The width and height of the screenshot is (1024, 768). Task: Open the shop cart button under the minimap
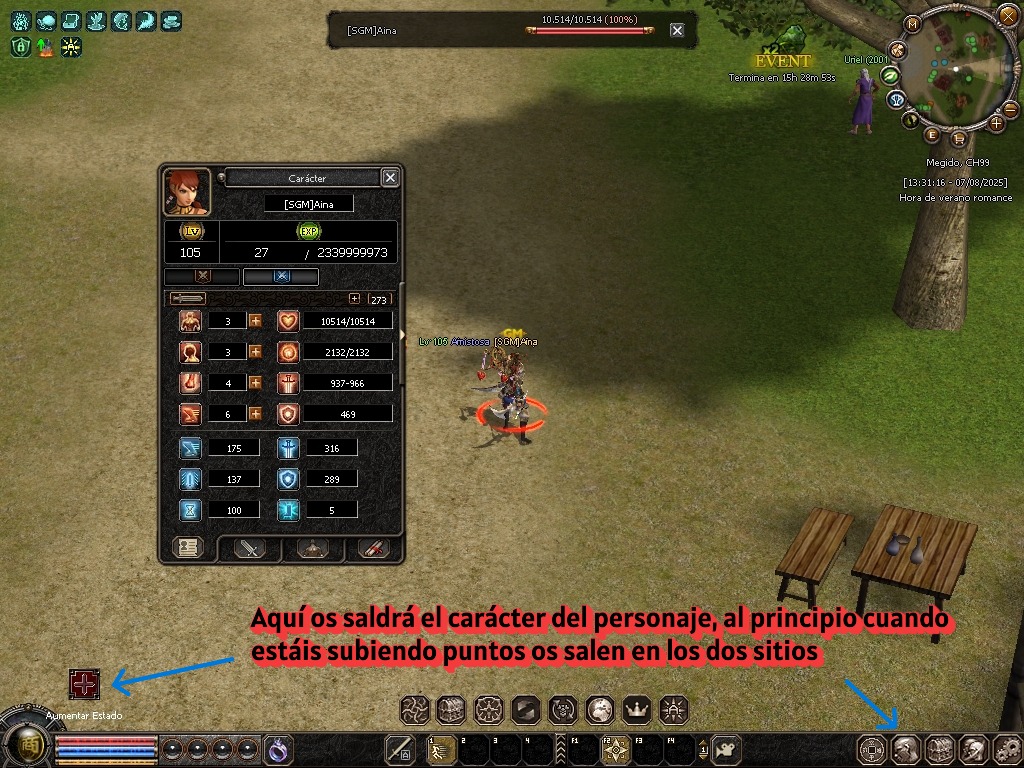[x=958, y=138]
